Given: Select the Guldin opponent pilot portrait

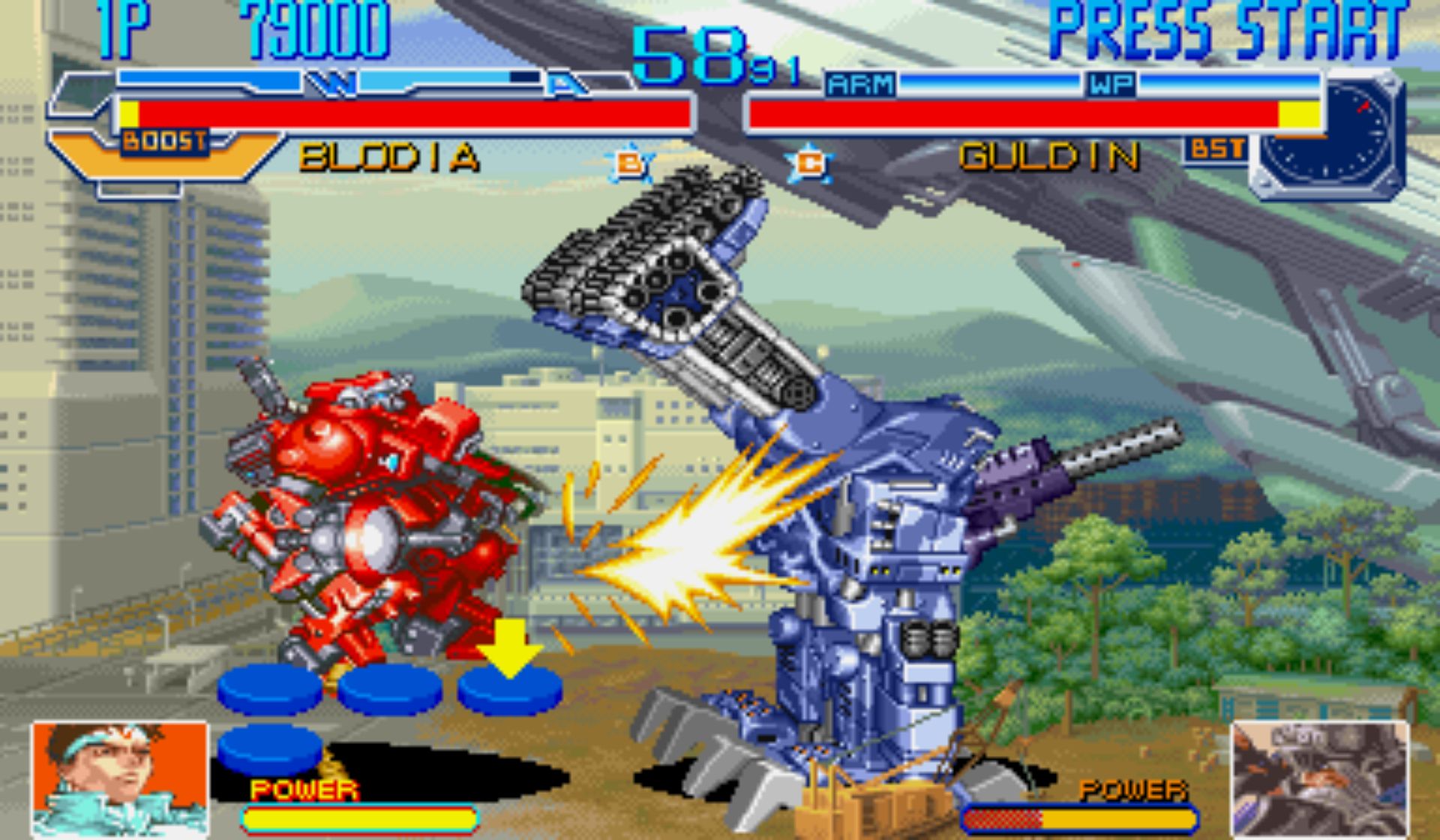Looking at the screenshot, I should click(1320, 778).
